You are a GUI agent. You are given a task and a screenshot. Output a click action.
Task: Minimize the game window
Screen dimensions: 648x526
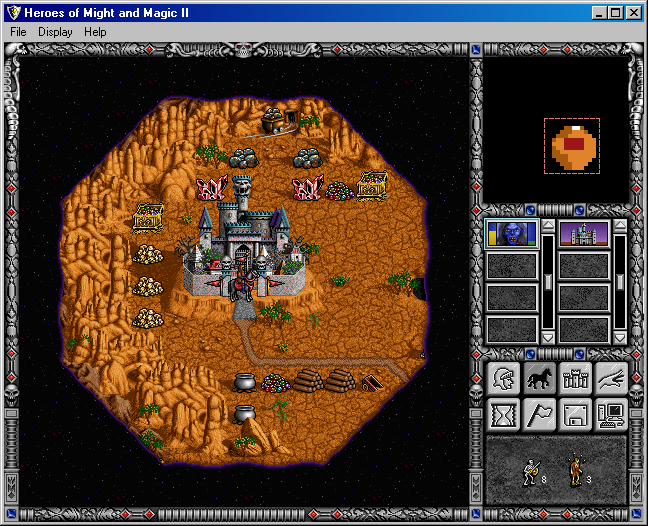point(599,12)
